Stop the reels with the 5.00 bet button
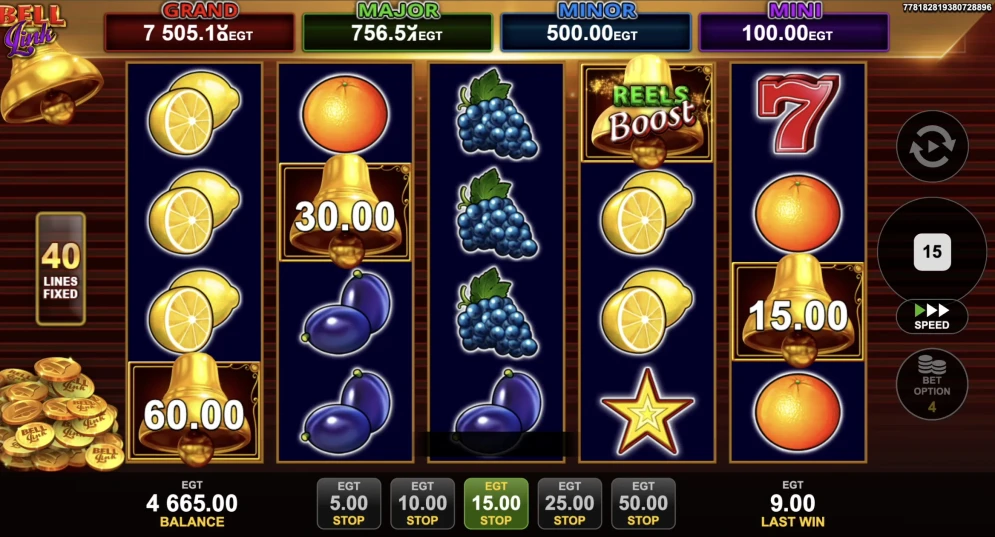 [349, 503]
